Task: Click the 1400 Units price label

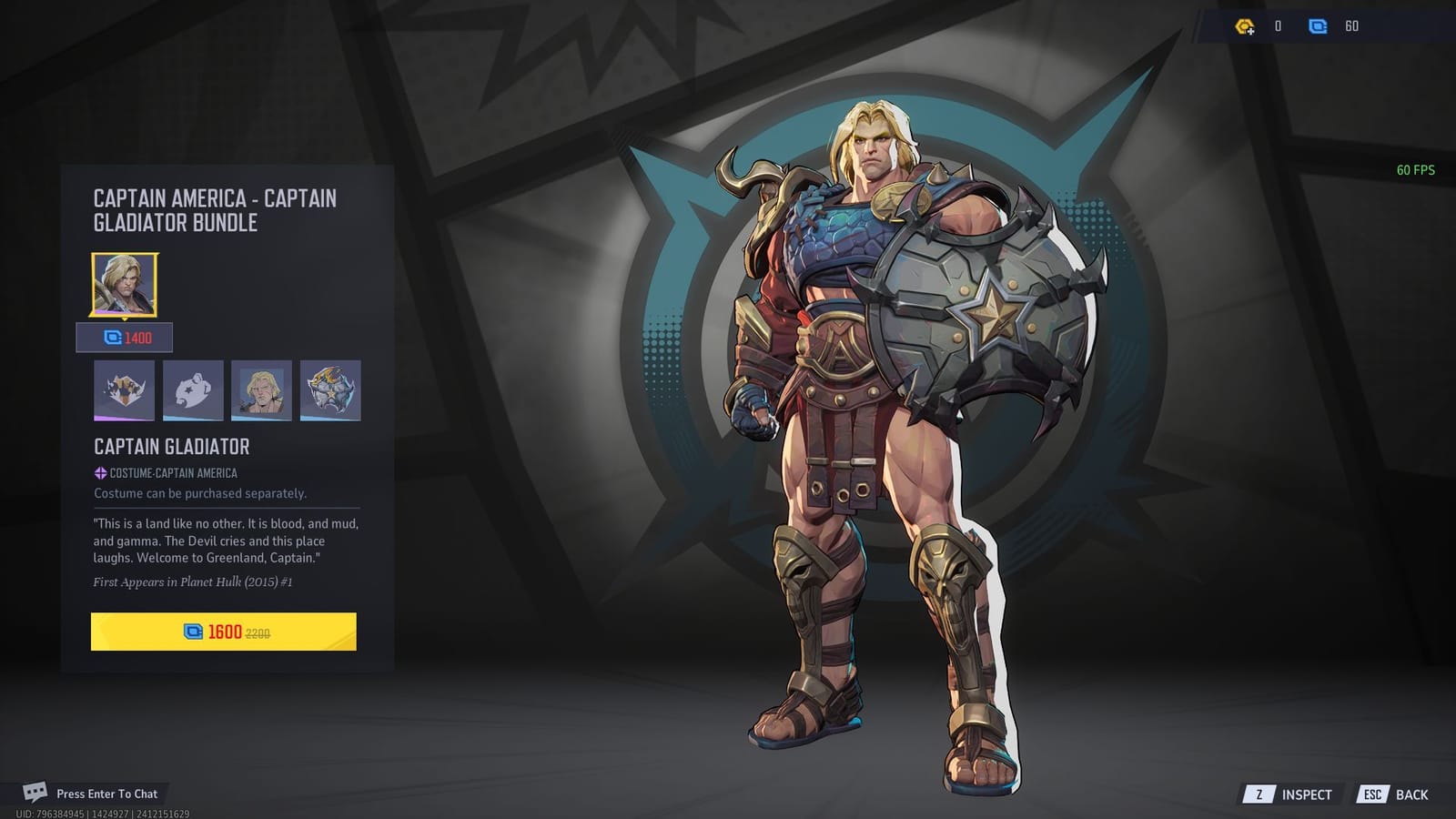Action: coord(128,337)
